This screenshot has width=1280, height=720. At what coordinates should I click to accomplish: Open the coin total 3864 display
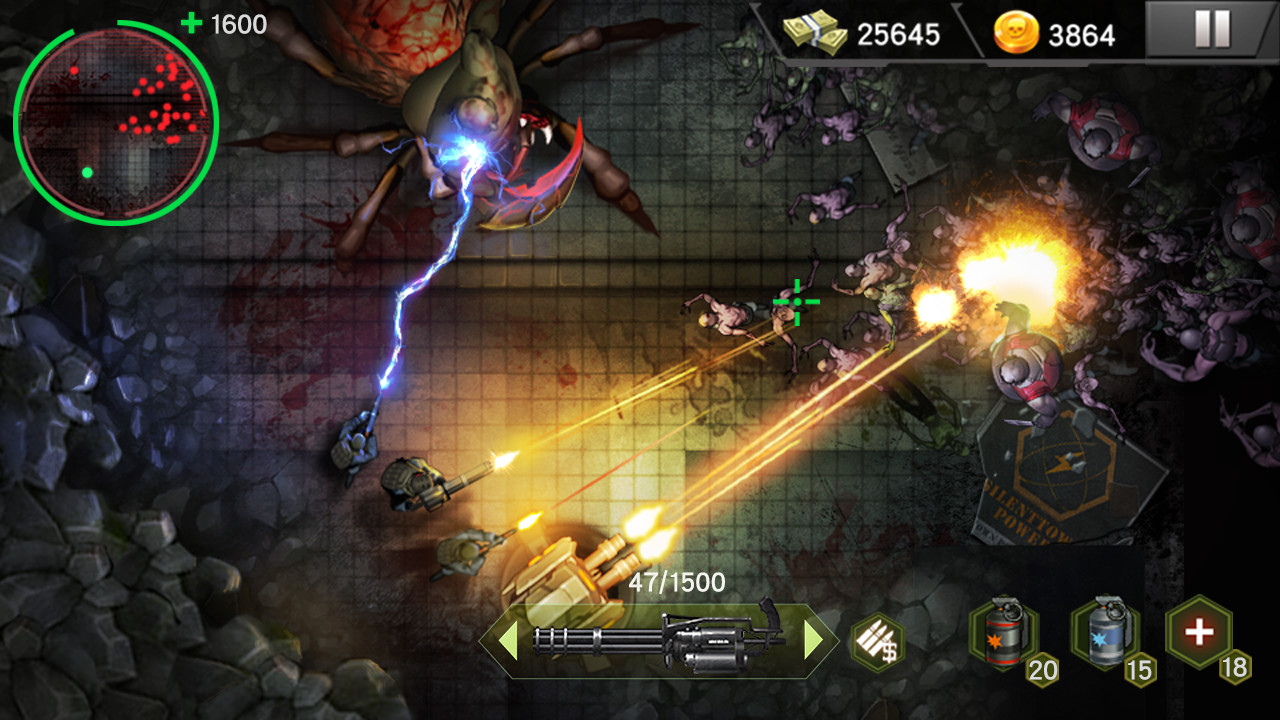pos(1083,34)
